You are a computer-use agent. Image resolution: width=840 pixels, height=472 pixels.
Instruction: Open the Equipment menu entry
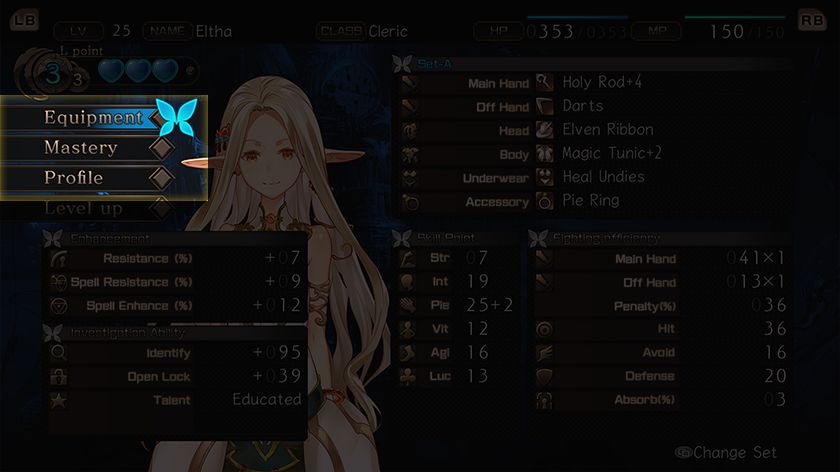pos(95,118)
